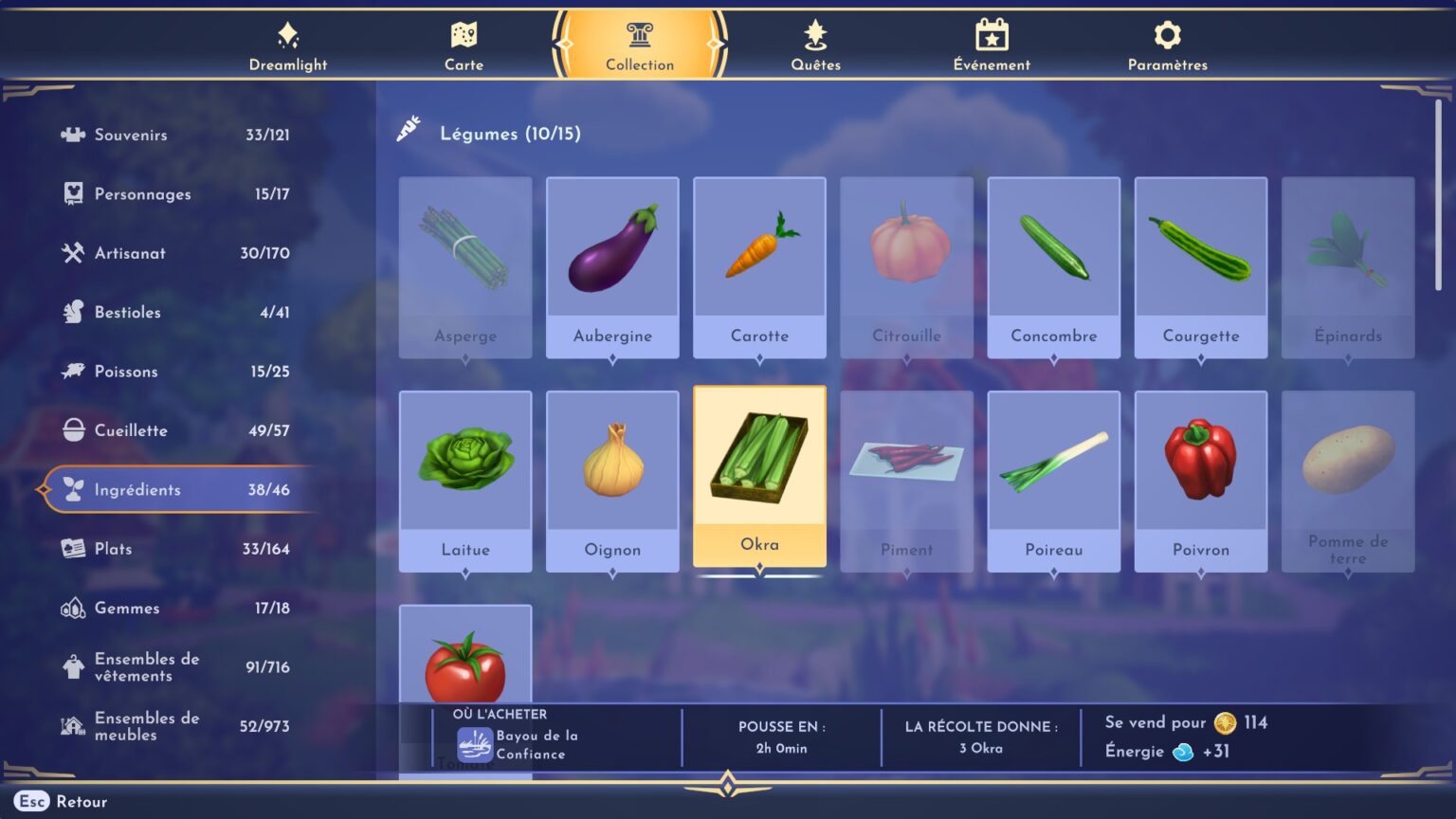
Task: Select the Poissons fish icon
Action: [x=72, y=371]
